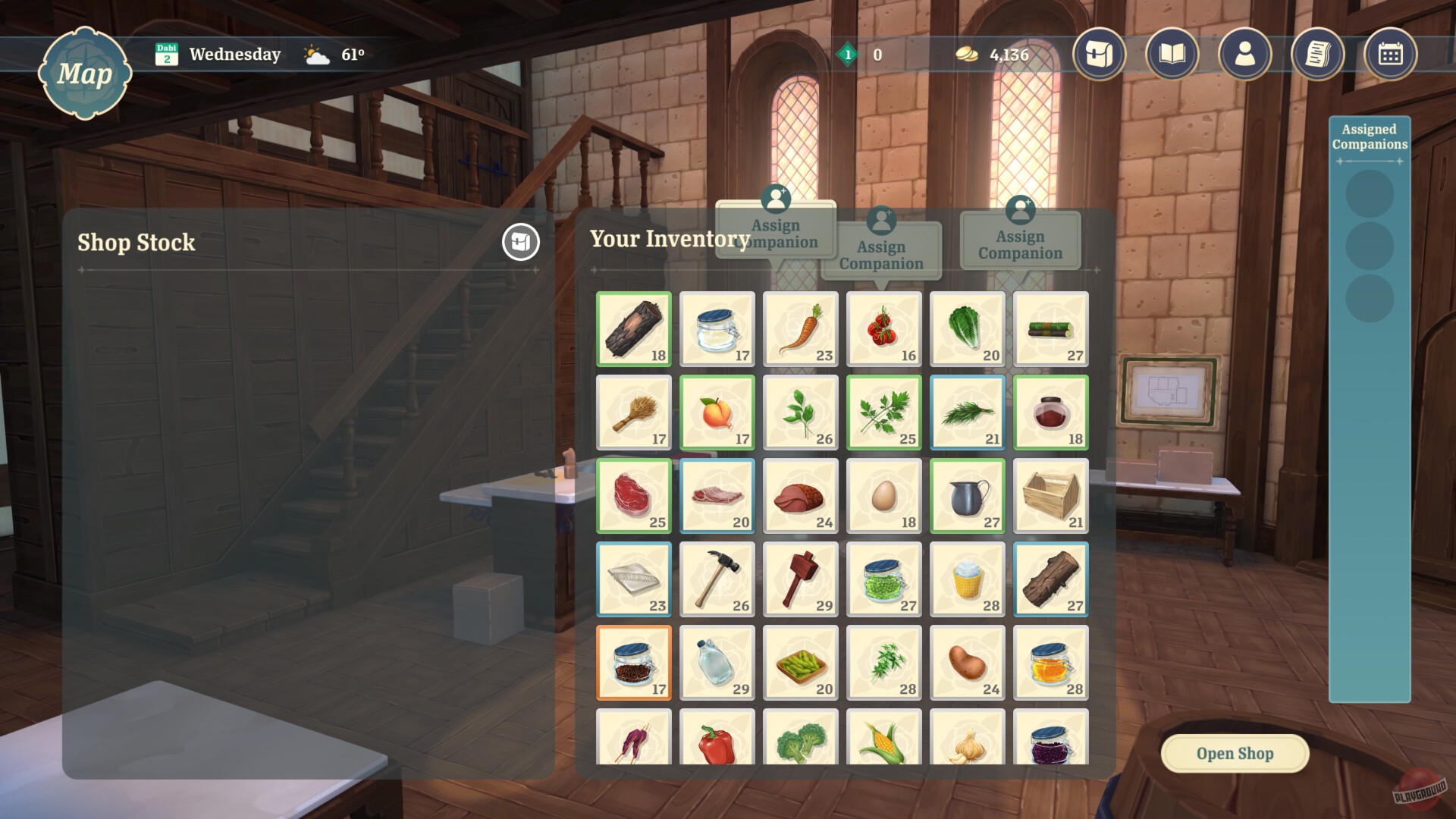
Task: Click the top Assigned Companions slot
Action: [1370, 193]
